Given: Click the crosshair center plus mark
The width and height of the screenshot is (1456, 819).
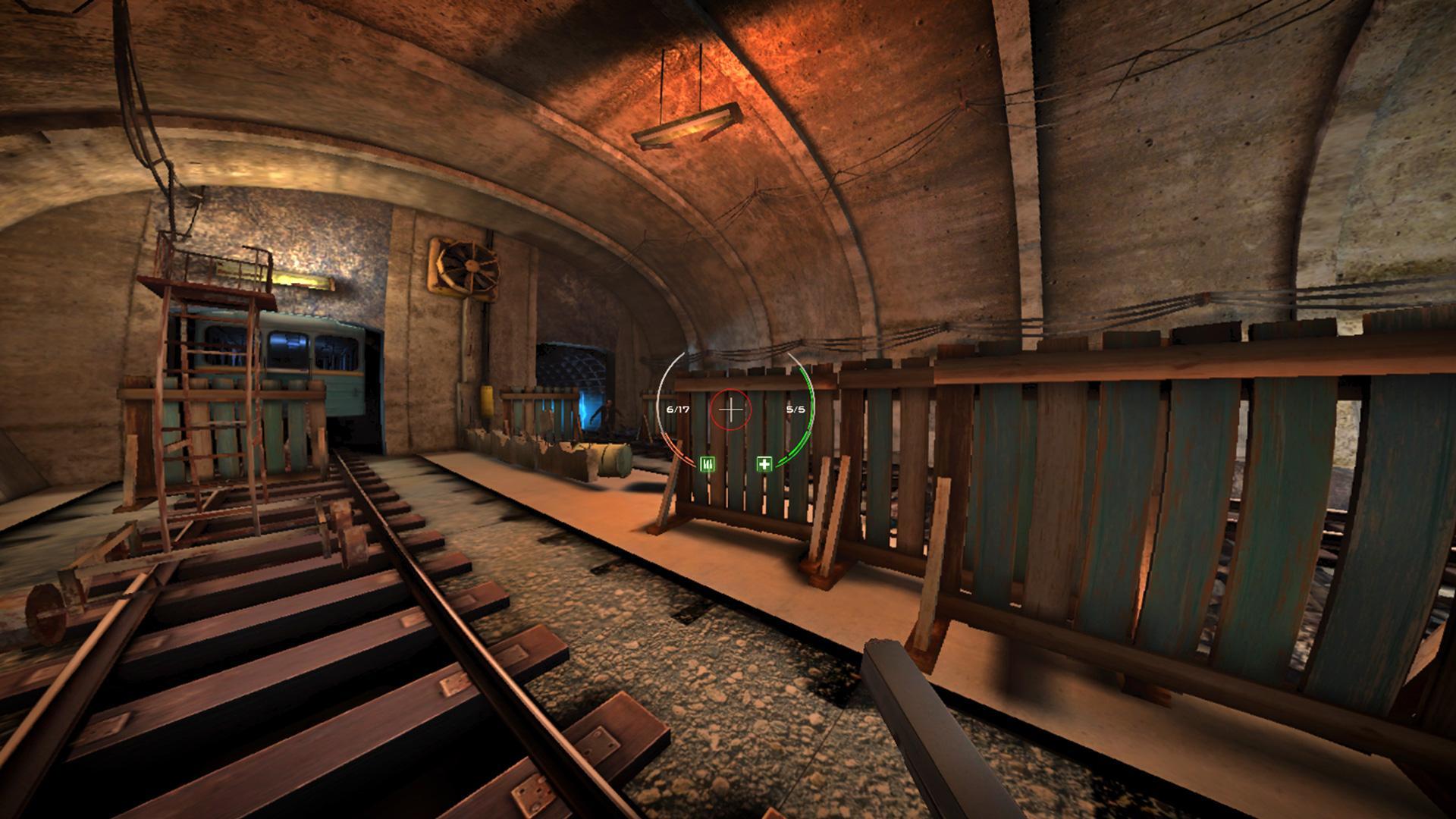Looking at the screenshot, I should point(730,410).
